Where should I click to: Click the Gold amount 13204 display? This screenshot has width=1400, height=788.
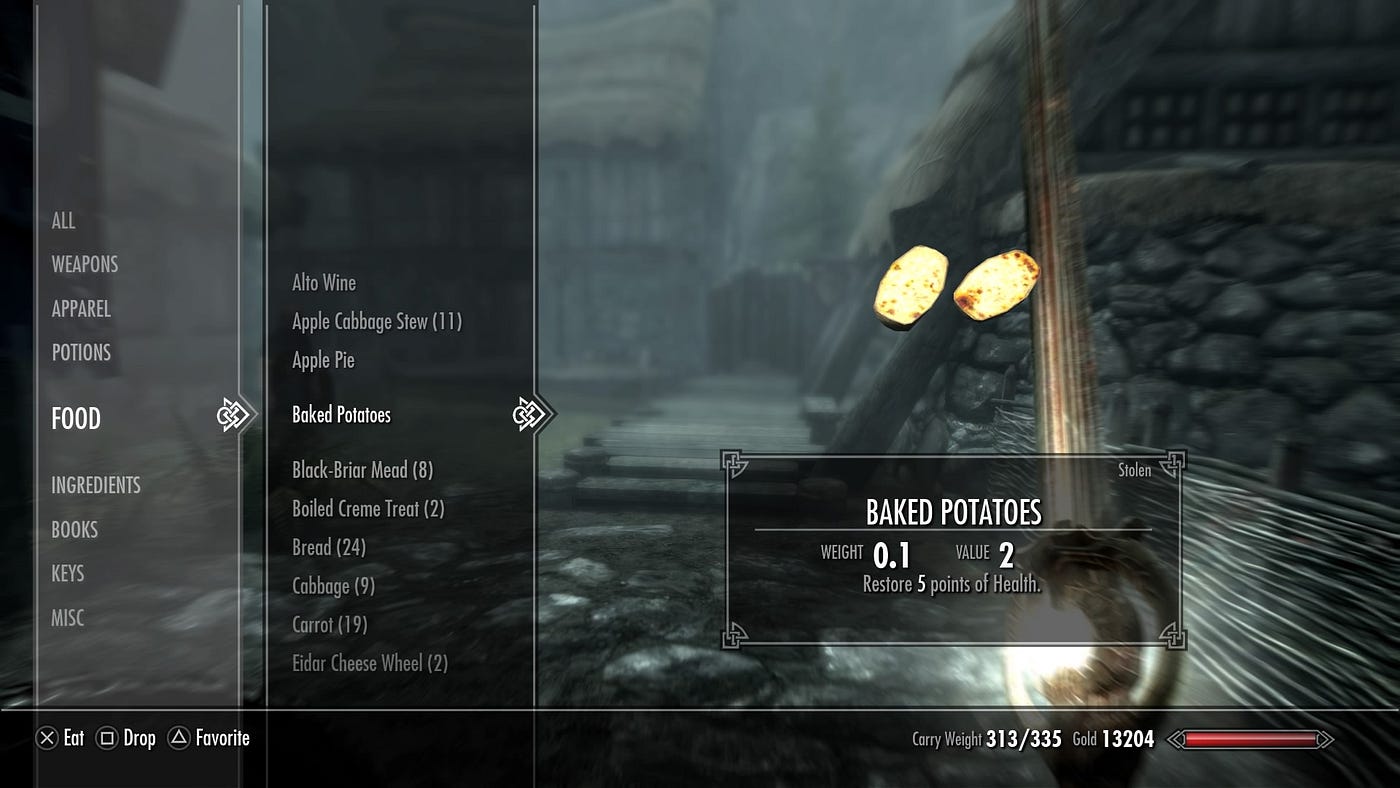(x=1125, y=739)
